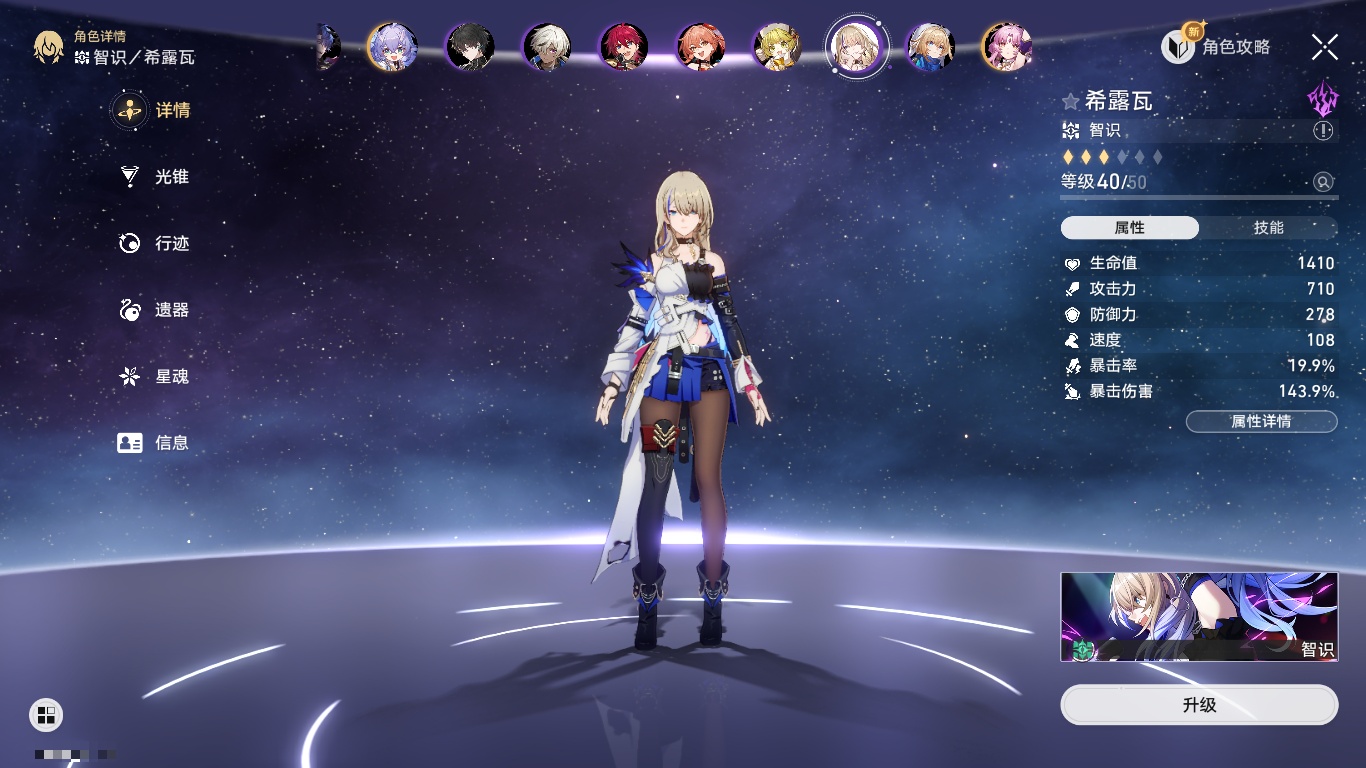Close the character details screen

click(1325, 46)
